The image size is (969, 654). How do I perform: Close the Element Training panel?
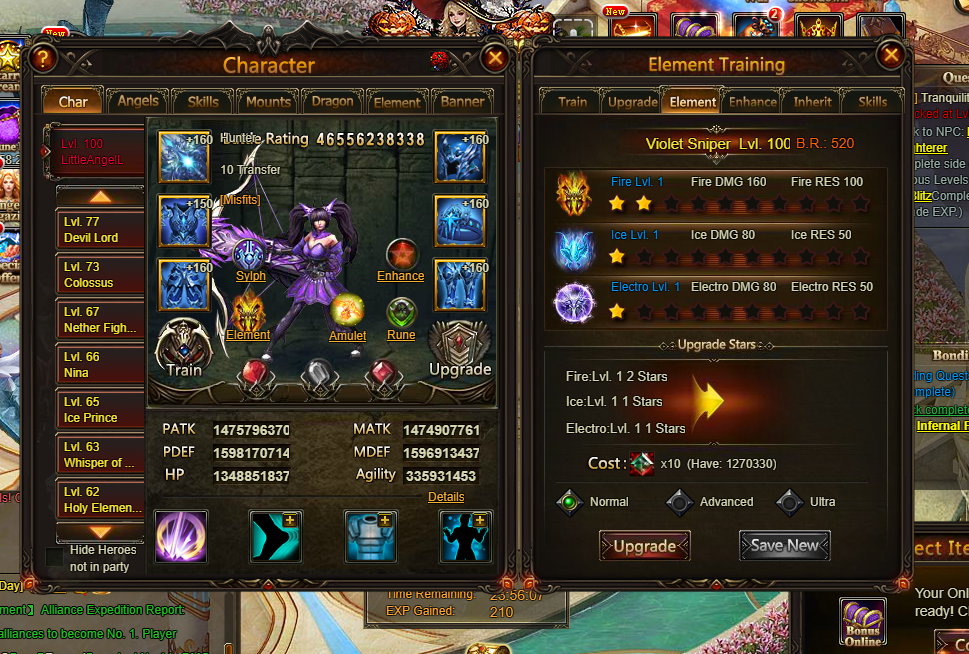889,55
